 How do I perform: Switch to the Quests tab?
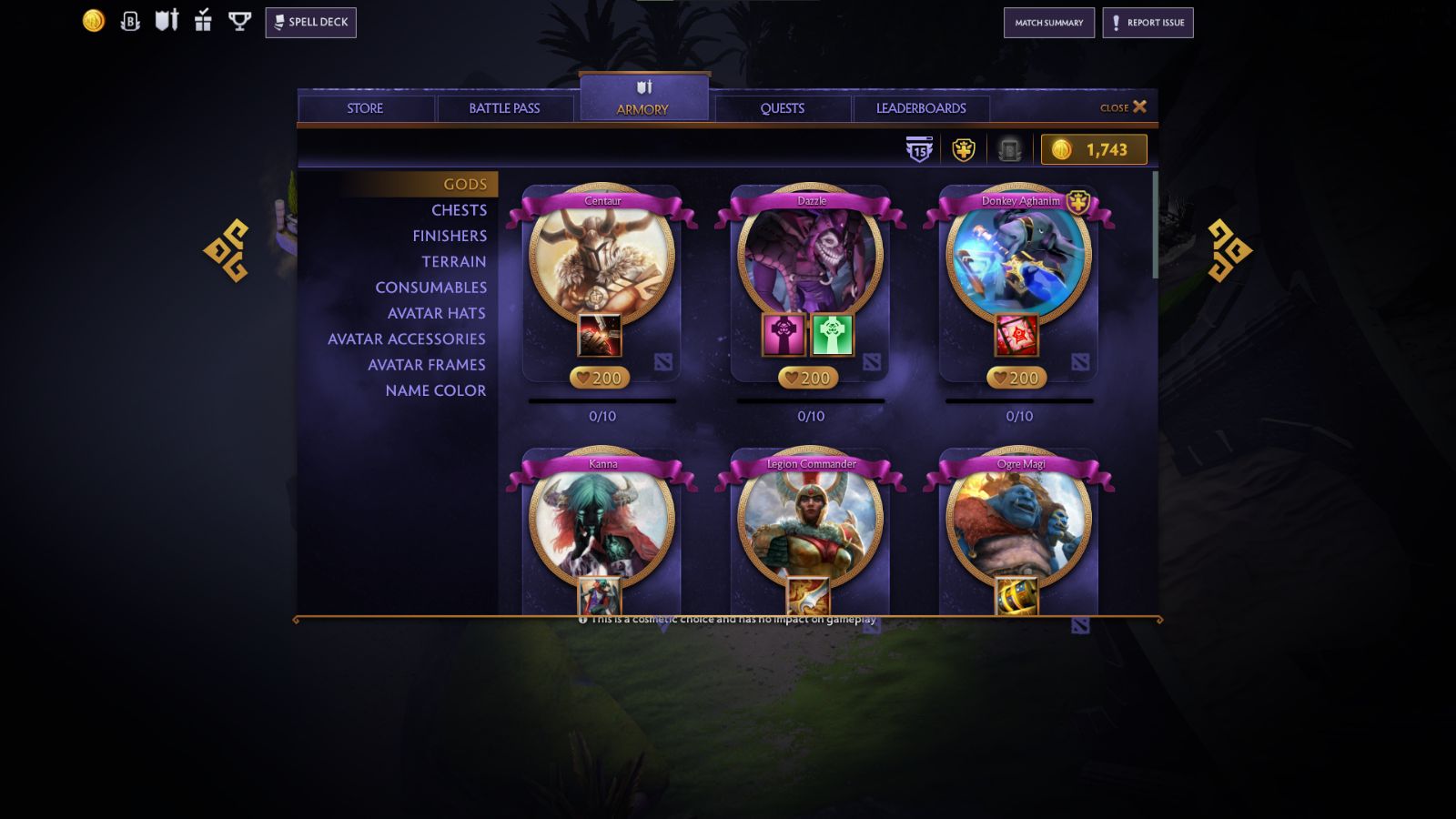pyautogui.click(x=783, y=107)
